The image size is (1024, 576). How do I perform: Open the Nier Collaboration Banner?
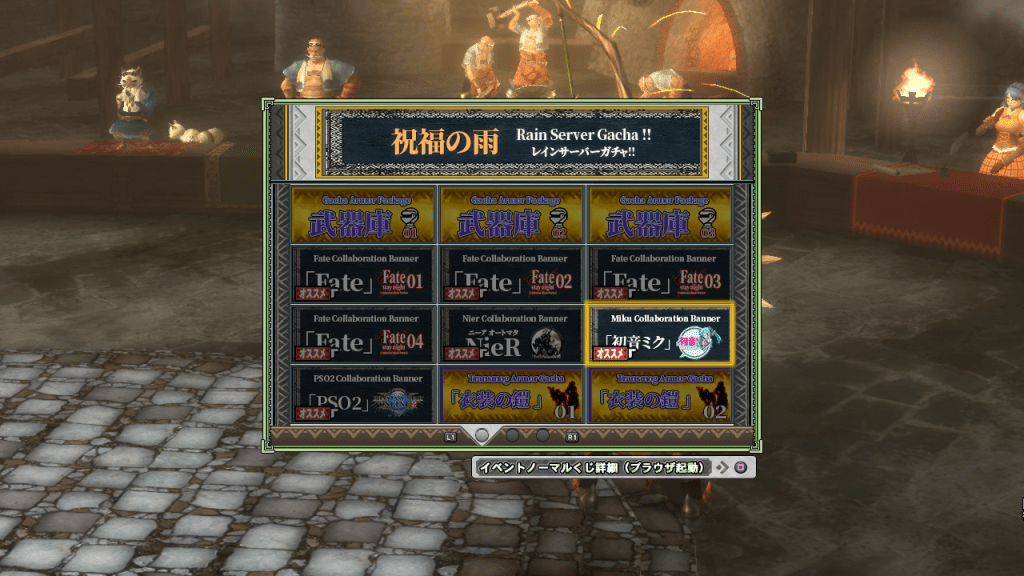click(511, 334)
